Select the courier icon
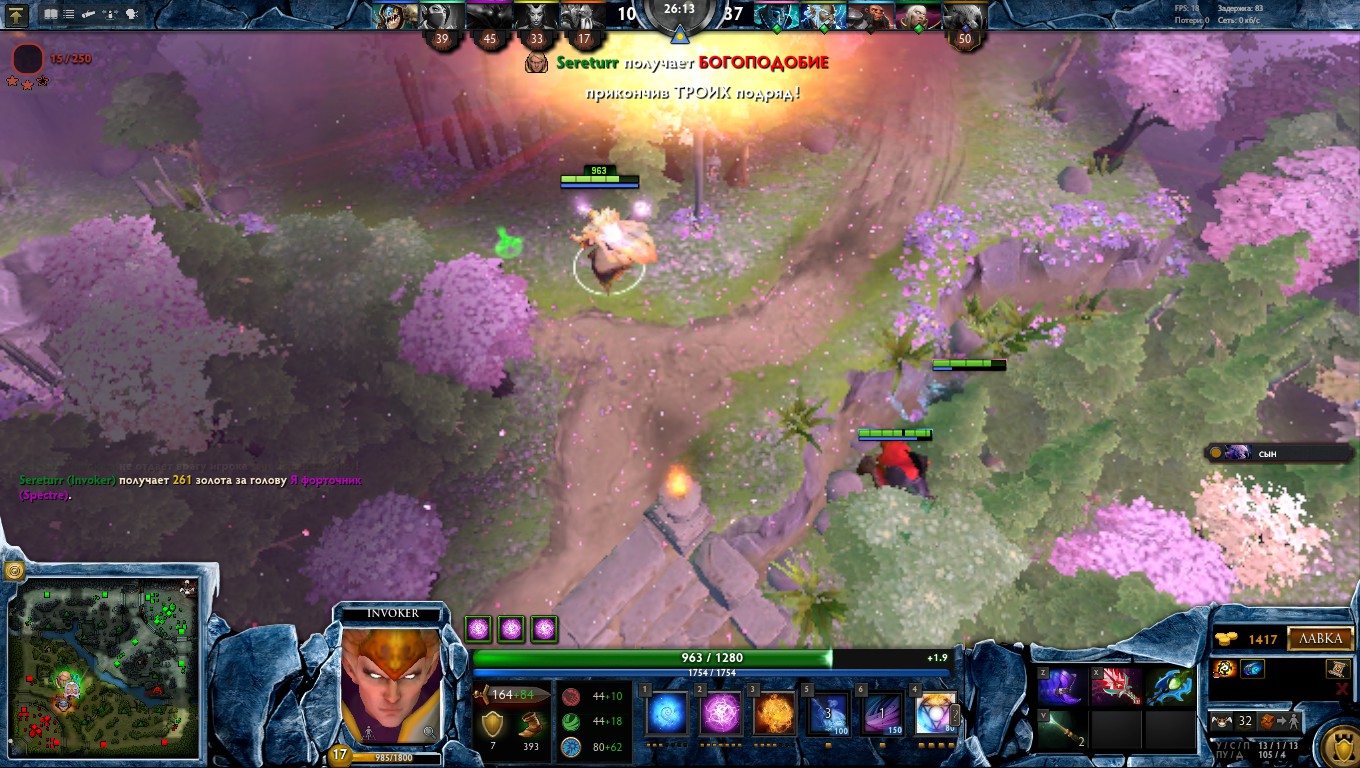 point(1220,720)
